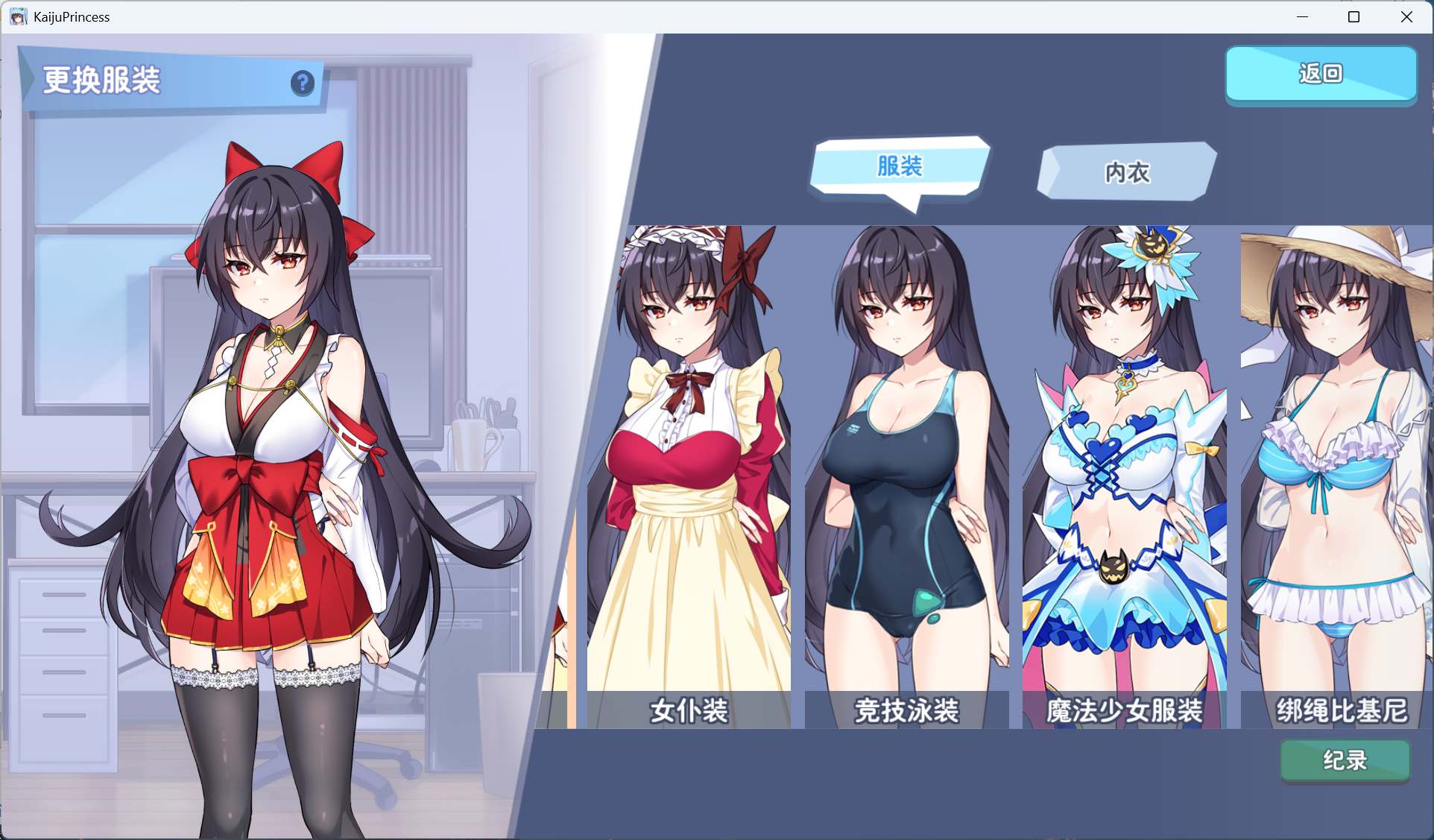Viewport: 1434px width, 840px height.
Task: Choose the 竞技泳装 swimsuit card
Action: 906,477
